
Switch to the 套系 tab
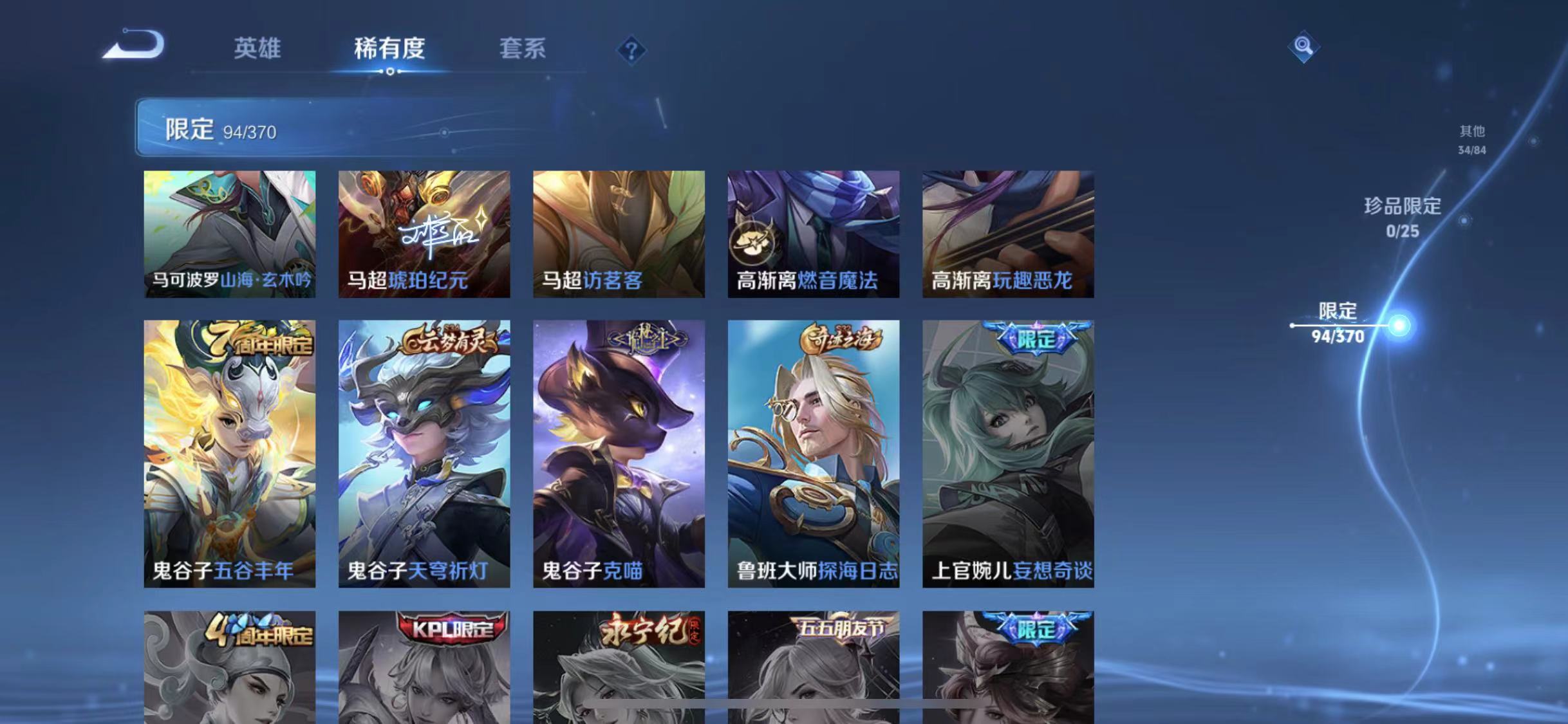point(523,50)
